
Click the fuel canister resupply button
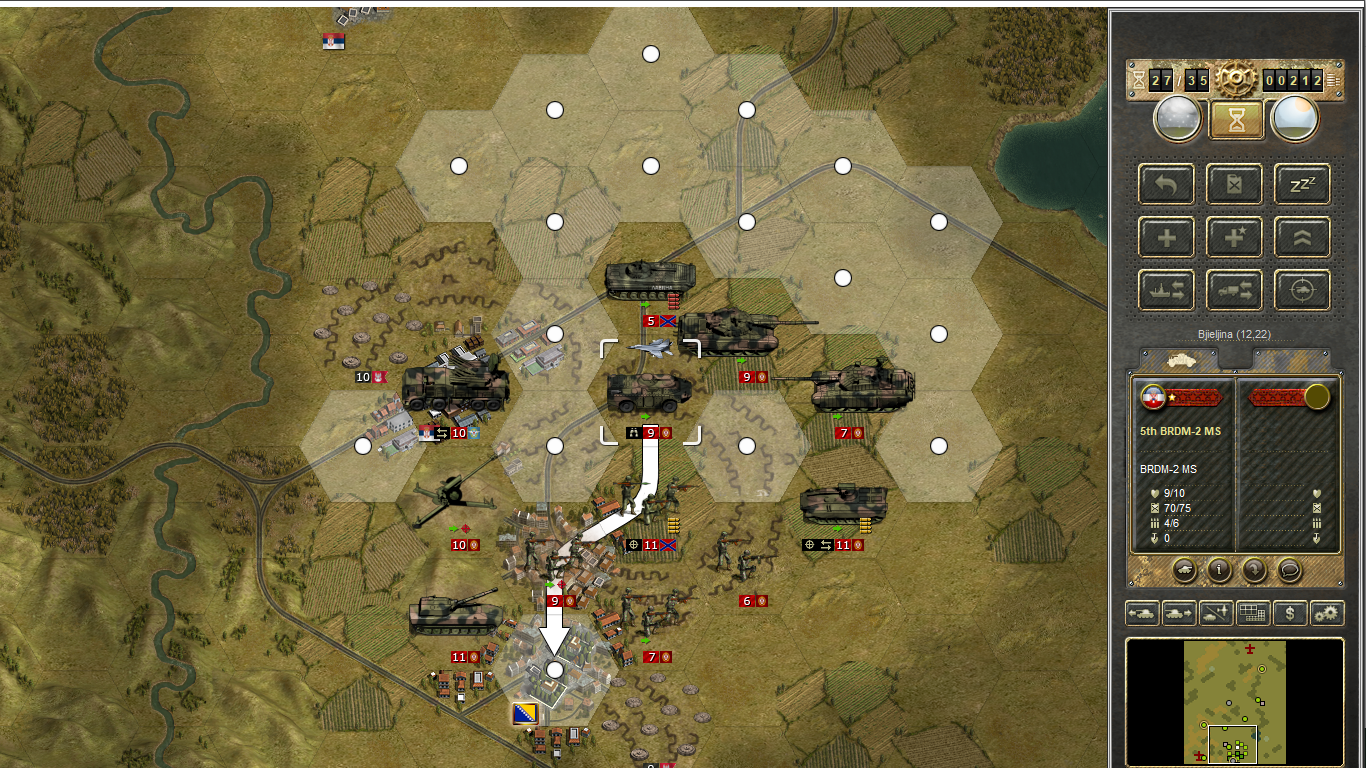1234,184
